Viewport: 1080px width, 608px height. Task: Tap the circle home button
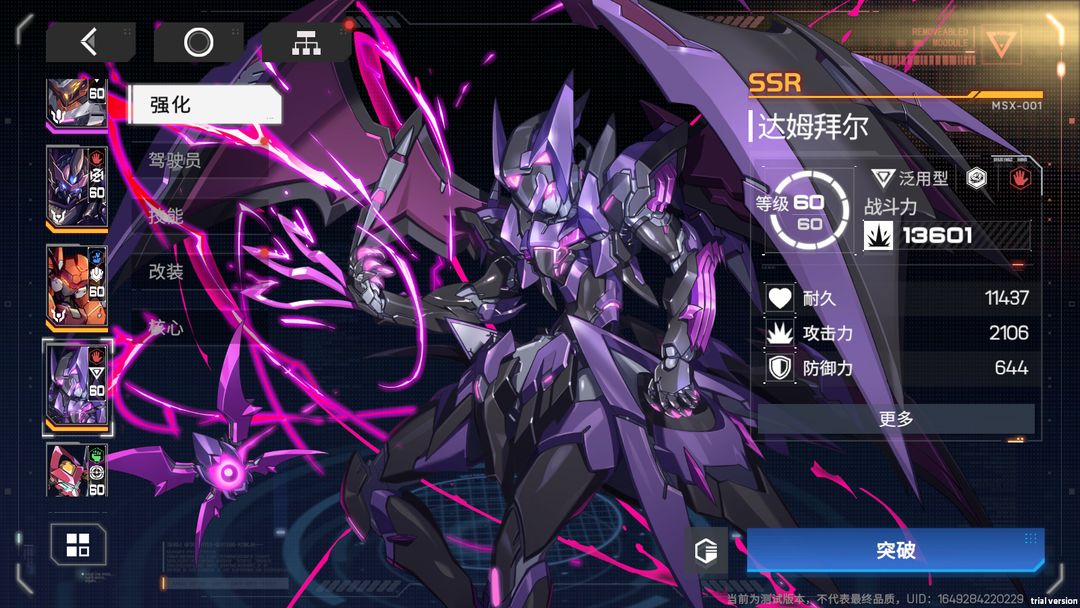198,42
